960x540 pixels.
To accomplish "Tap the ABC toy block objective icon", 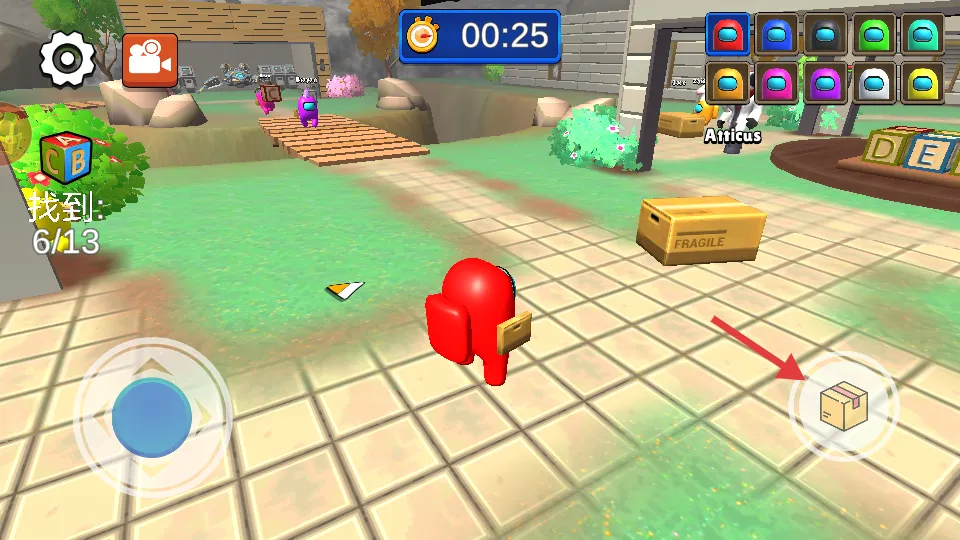I will coord(66,158).
